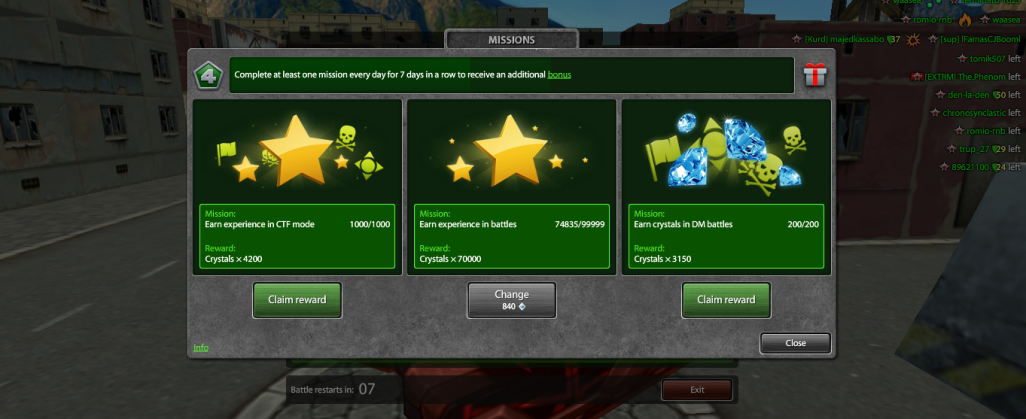Open the red gift box icon

(815, 74)
